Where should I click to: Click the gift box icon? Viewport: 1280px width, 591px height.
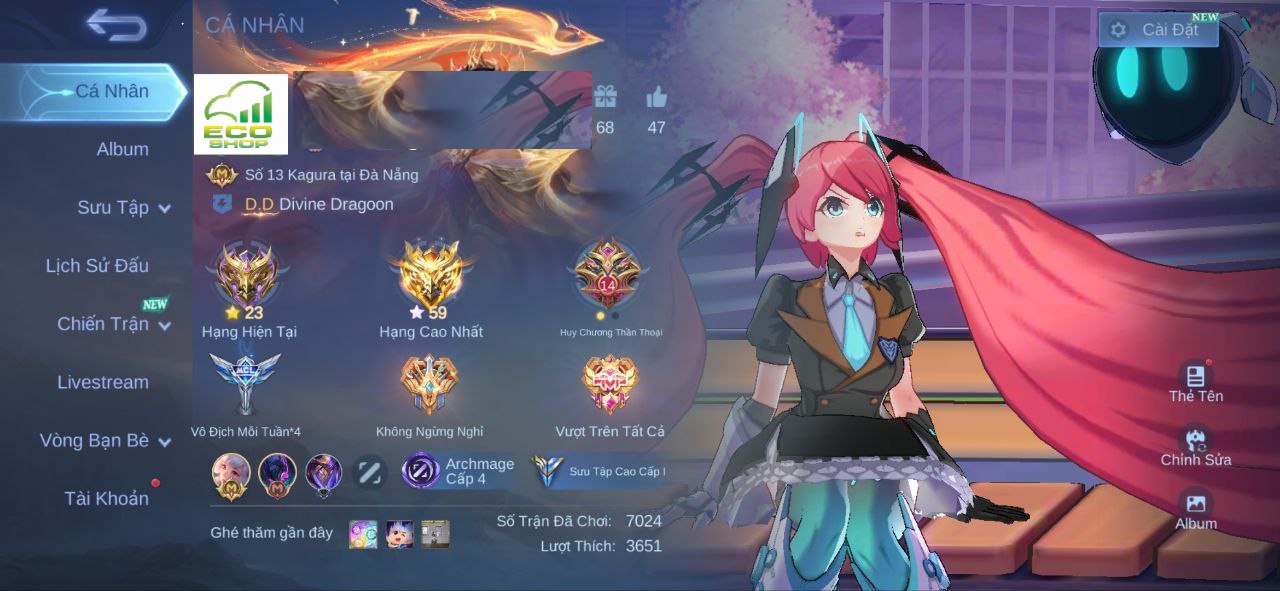tap(605, 97)
